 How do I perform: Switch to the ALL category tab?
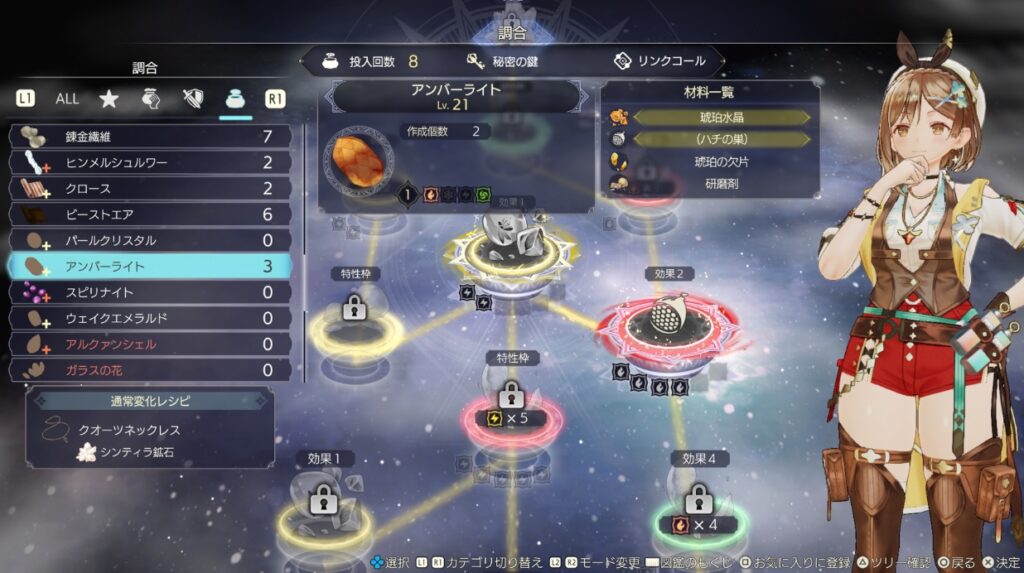pyautogui.click(x=67, y=99)
